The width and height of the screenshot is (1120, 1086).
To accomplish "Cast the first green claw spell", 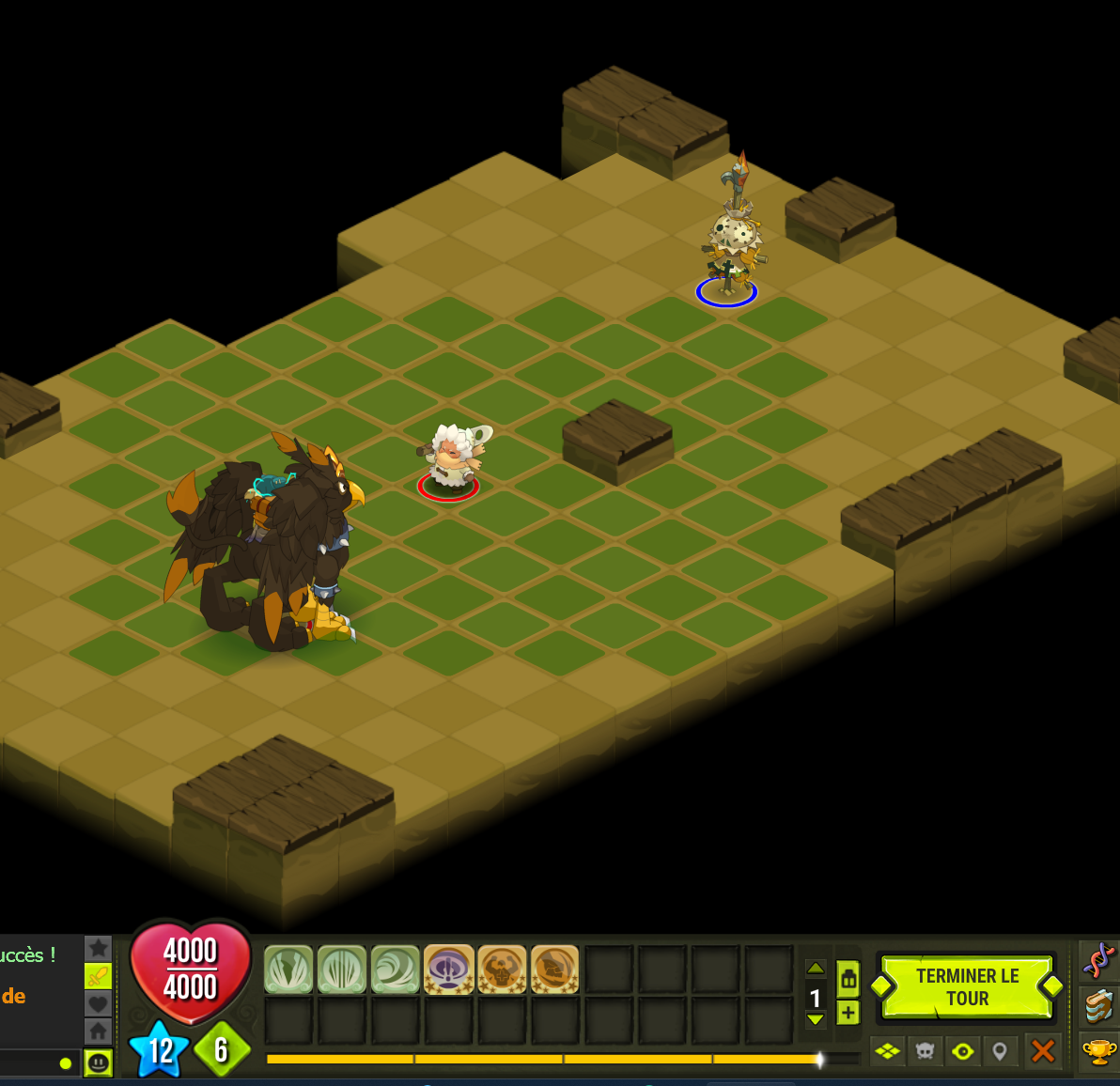I will [x=288, y=970].
